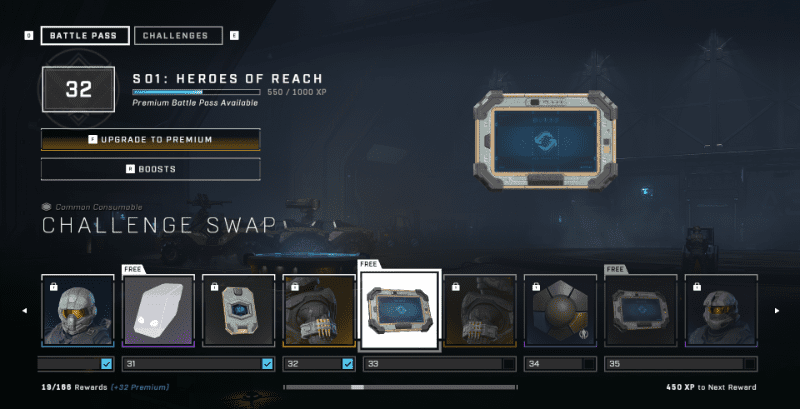This screenshot has height=409, width=800.
Task: Select the blue-backed helmet reward at far left
Action: [78, 311]
